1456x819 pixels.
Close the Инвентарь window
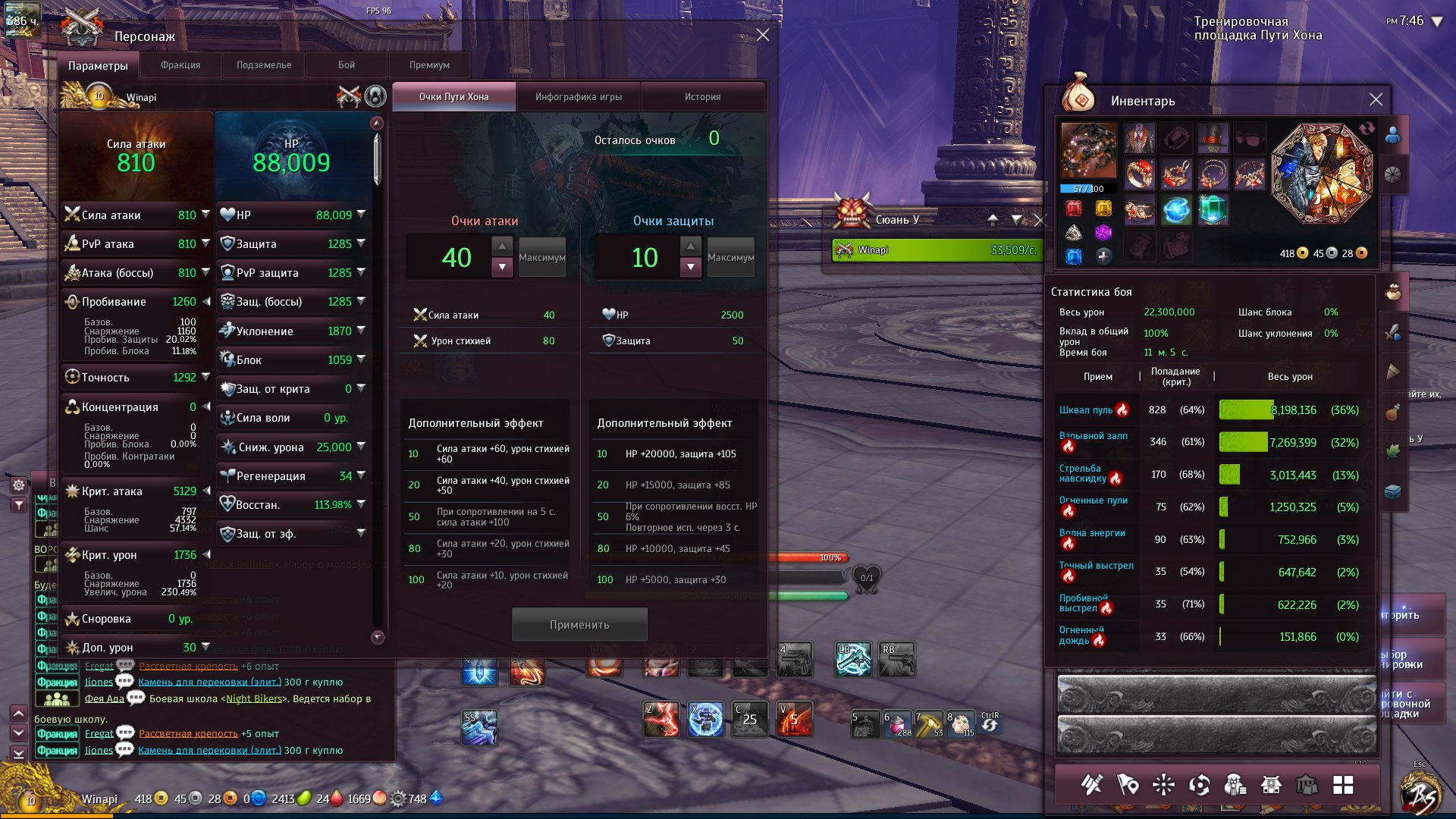coord(1376,100)
